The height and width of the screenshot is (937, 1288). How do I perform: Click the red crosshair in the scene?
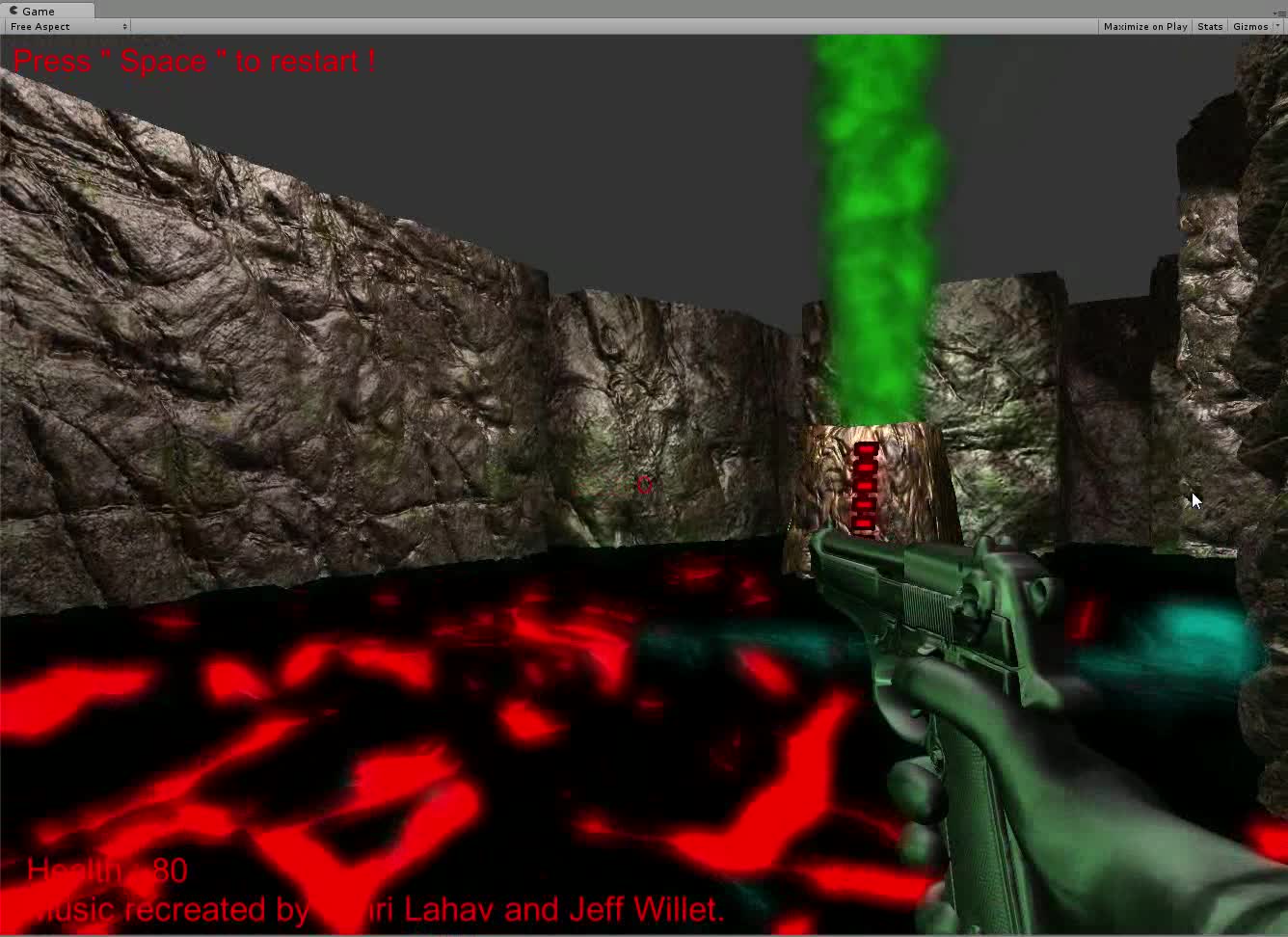tap(645, 486)
